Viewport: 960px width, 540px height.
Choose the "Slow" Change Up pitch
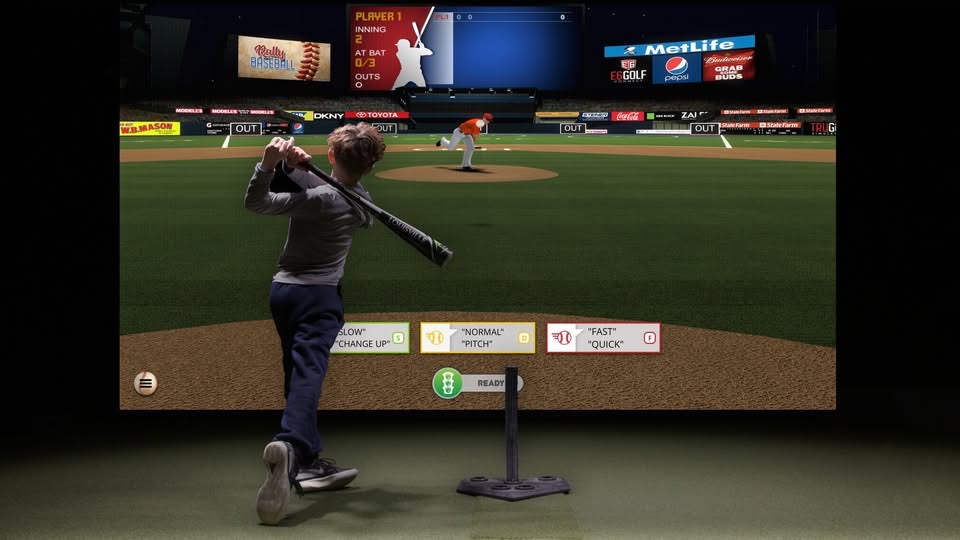(368, 338)
